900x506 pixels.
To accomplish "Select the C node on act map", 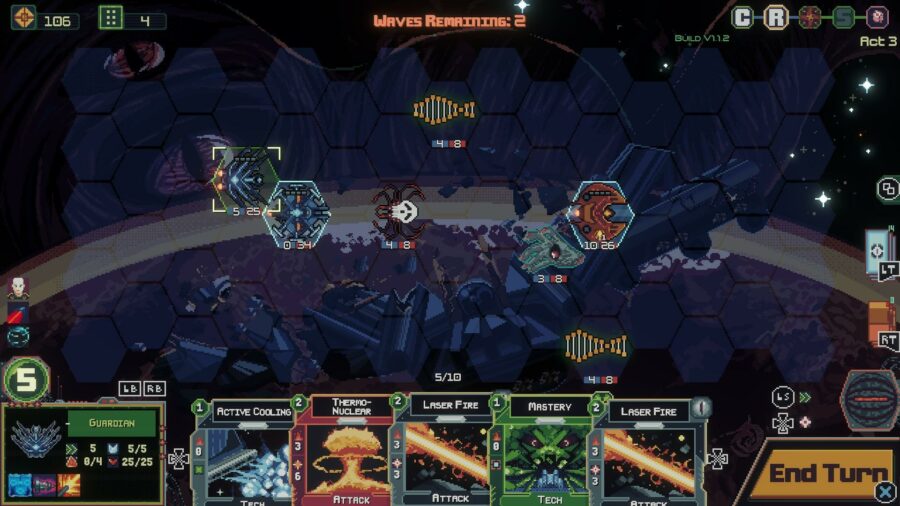I will pos(743,17).
